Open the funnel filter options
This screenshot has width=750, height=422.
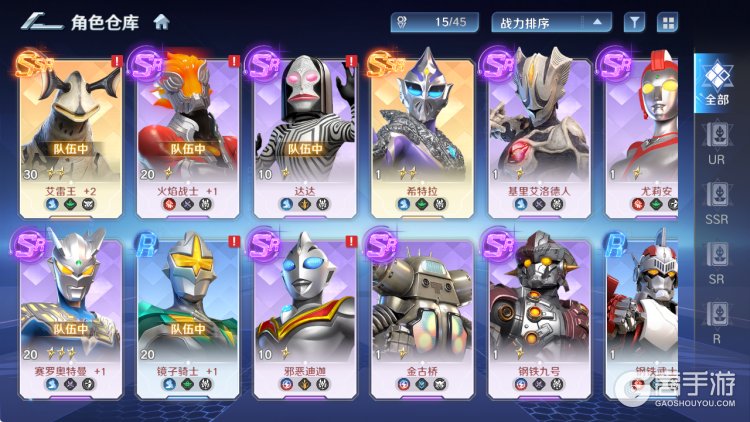point(634,21)
